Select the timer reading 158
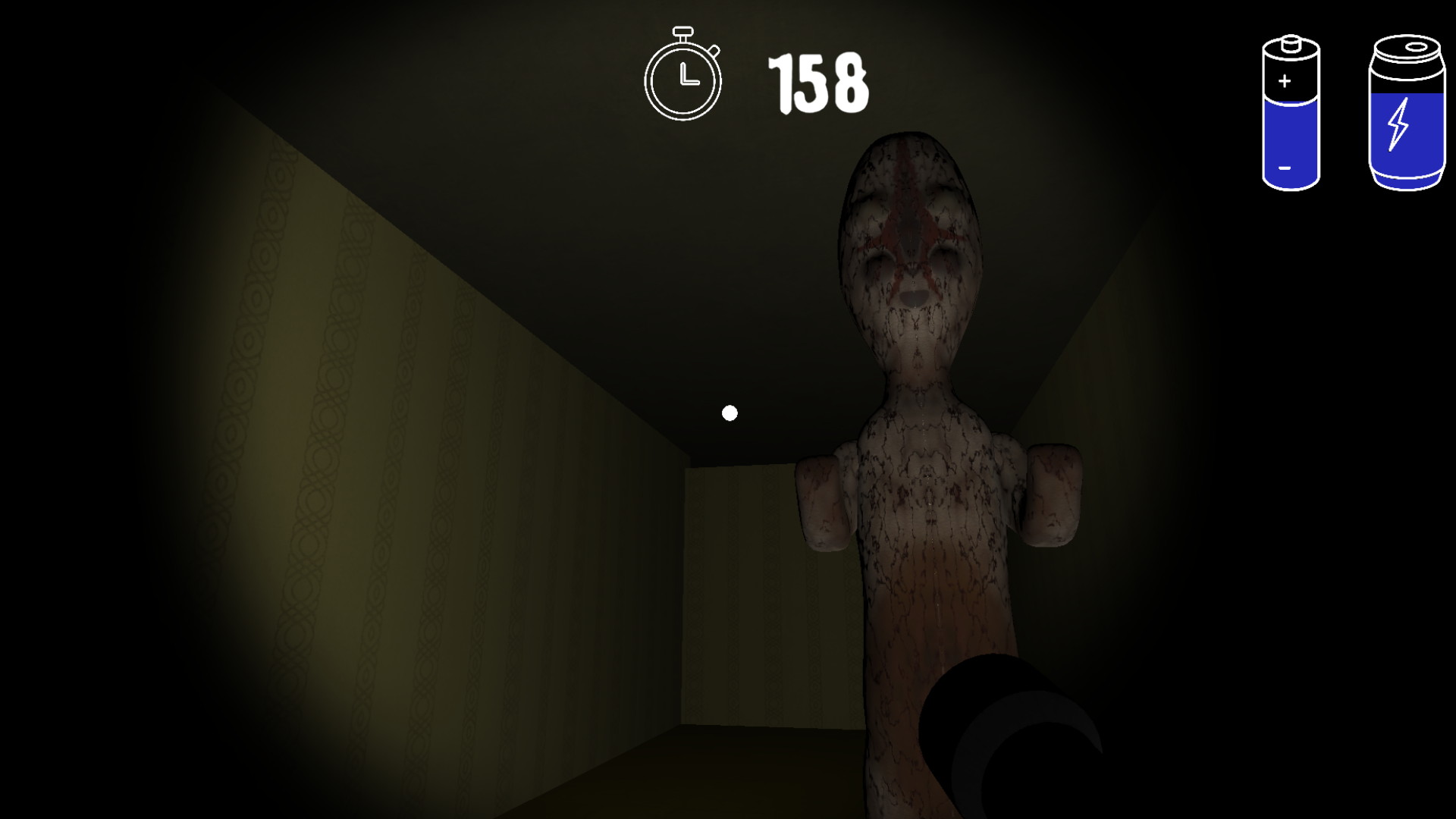Screen dimensions: 1456x819 (817, 83)
